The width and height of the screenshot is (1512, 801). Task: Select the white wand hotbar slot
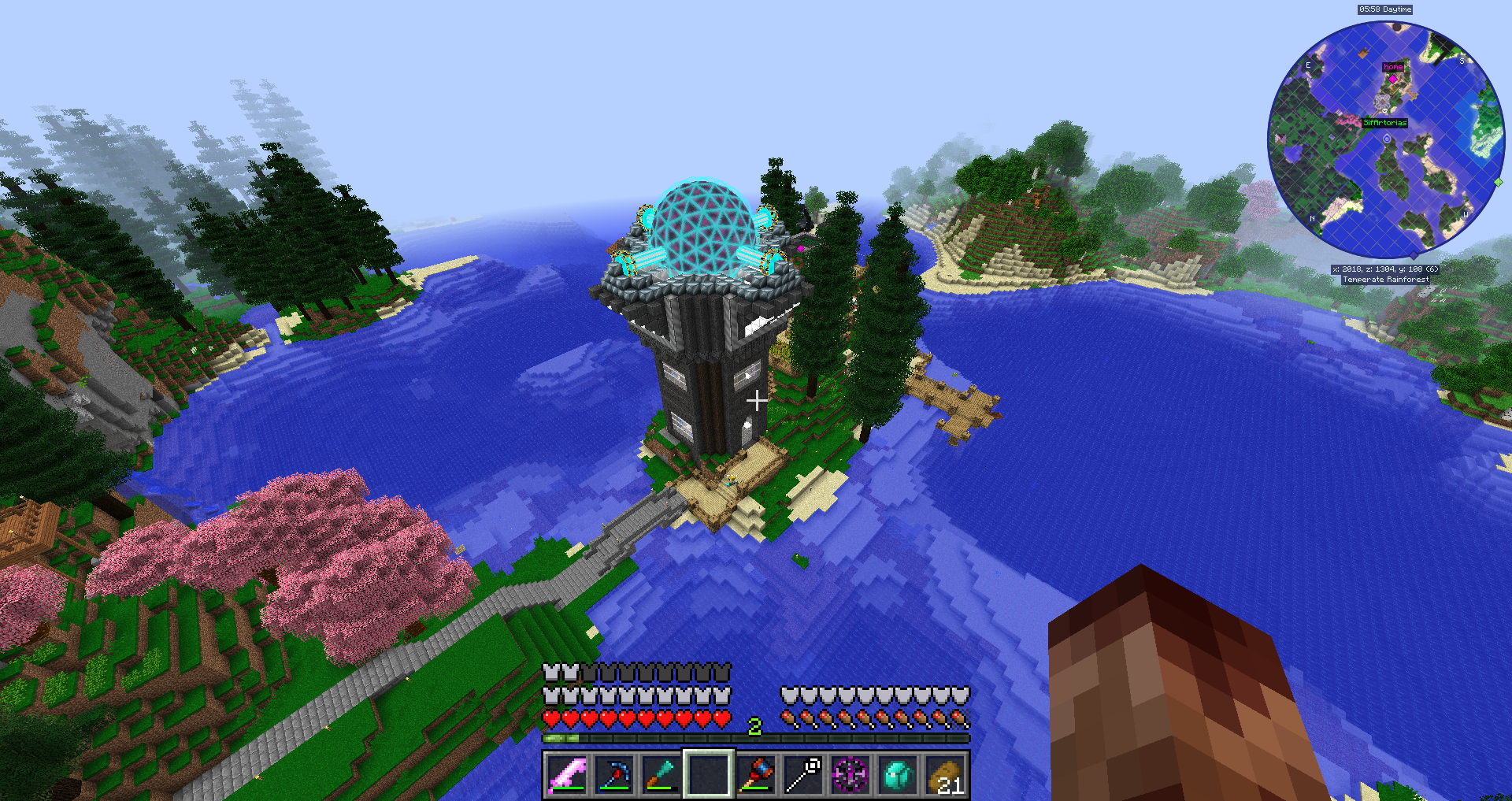coord(803,774)
